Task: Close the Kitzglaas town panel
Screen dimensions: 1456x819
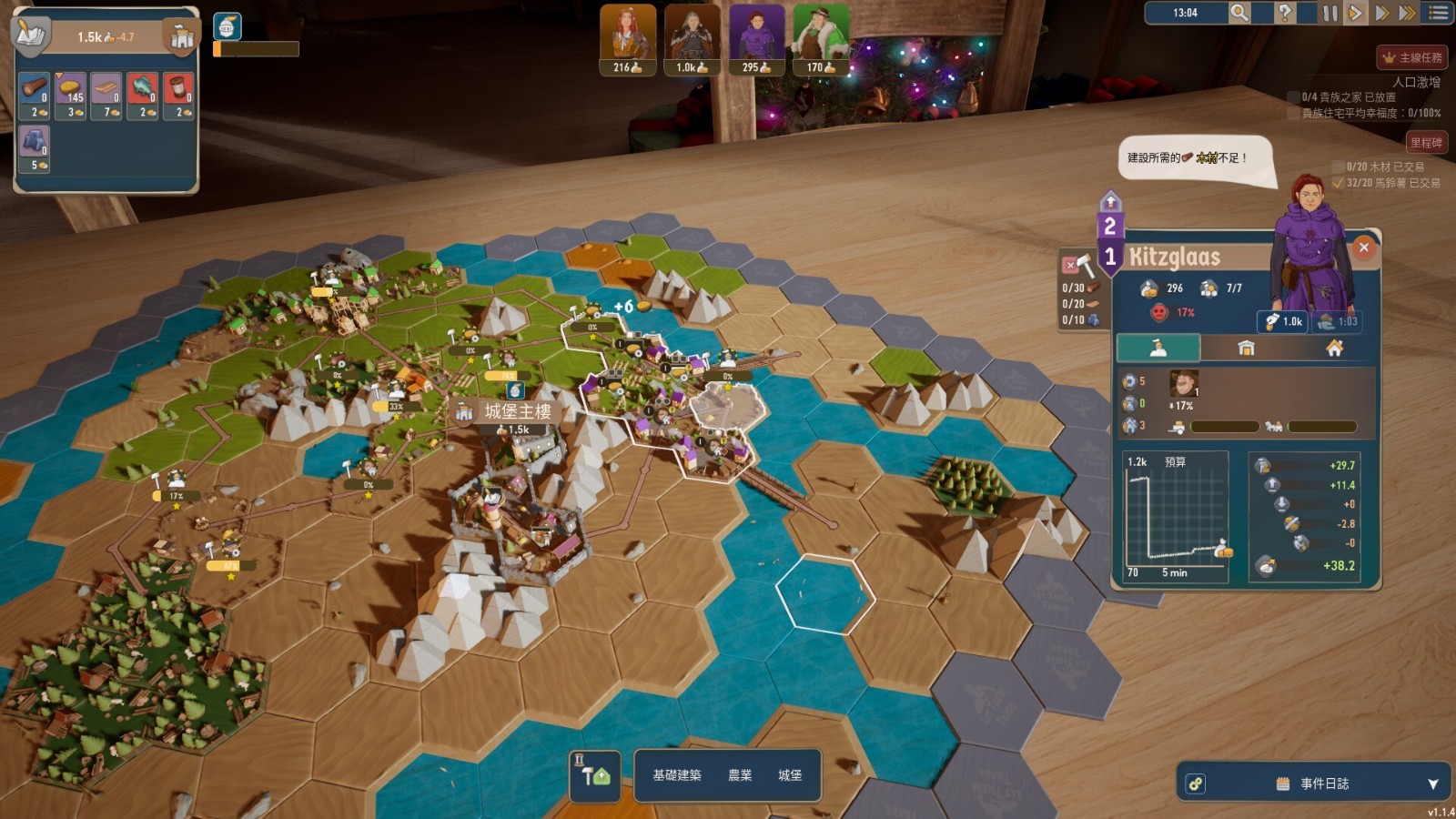Action: click(1363, 248)
